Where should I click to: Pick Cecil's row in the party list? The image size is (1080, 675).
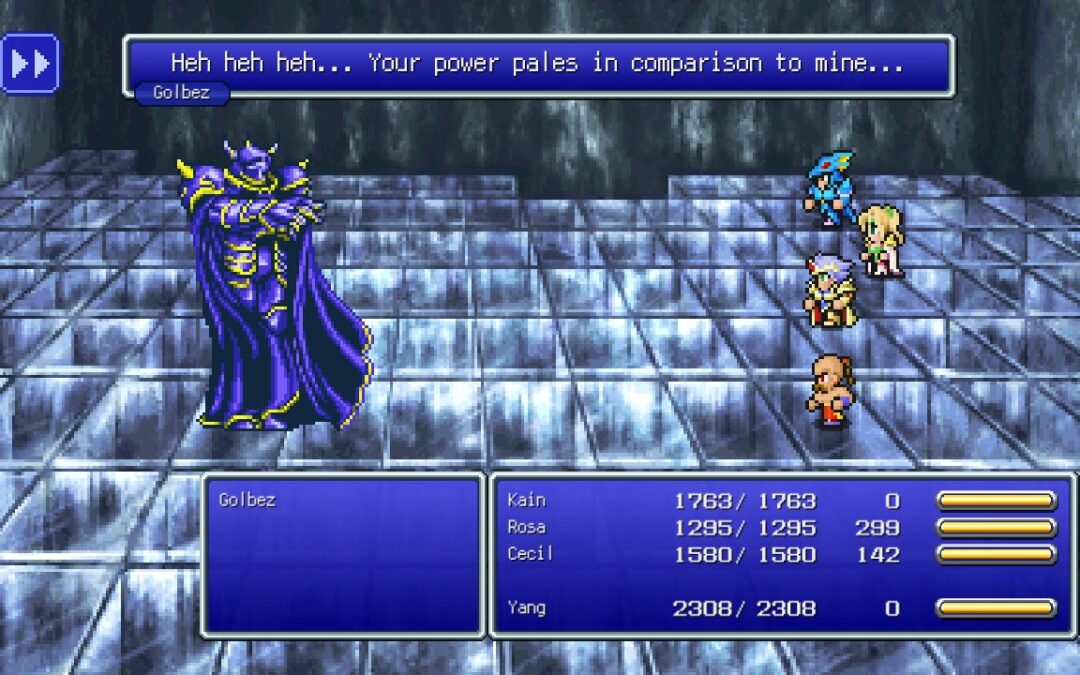point(781,554)
